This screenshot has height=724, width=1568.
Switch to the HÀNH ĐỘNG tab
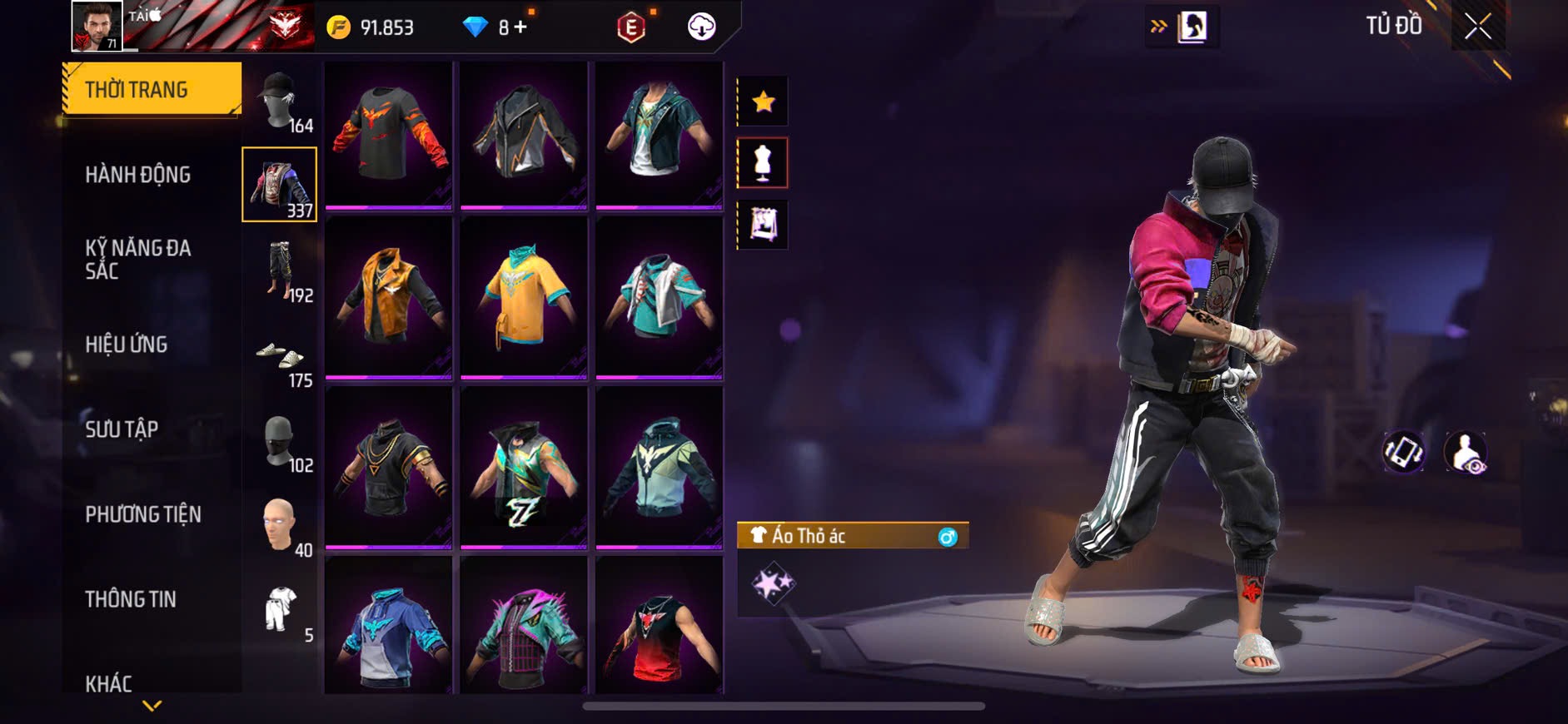click(x=138, y=175)
